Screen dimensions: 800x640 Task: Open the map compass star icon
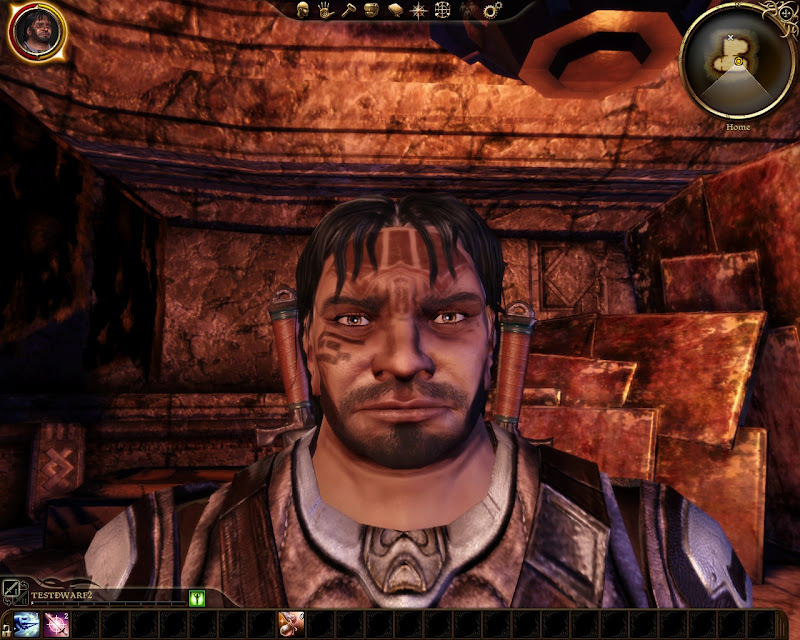click(x=417, y=10)
